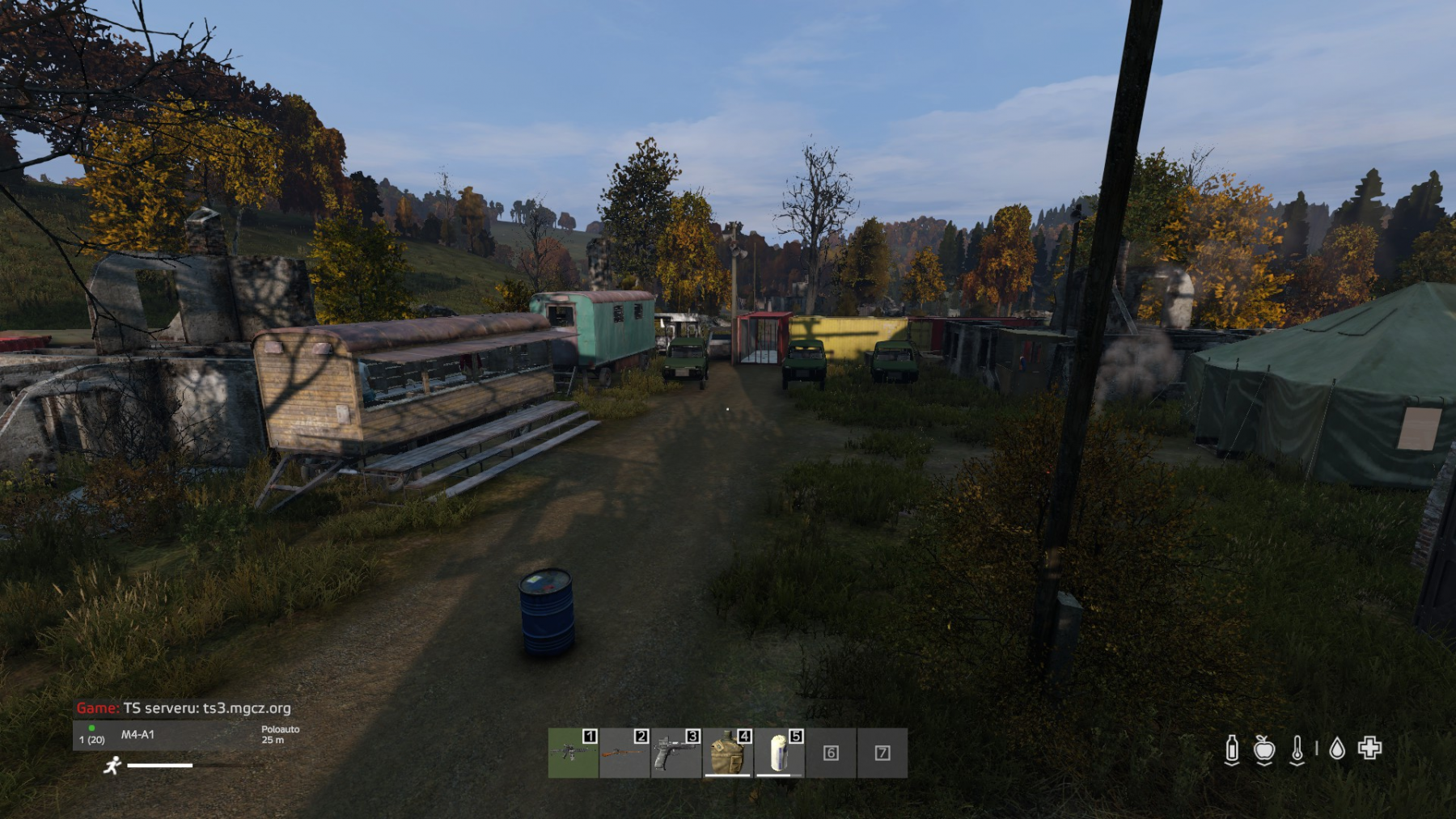The width and height of the screenshot is (1456, 819).
Task: Equip the pistol from hotbar slot 3
Action: tap(675, 753)
